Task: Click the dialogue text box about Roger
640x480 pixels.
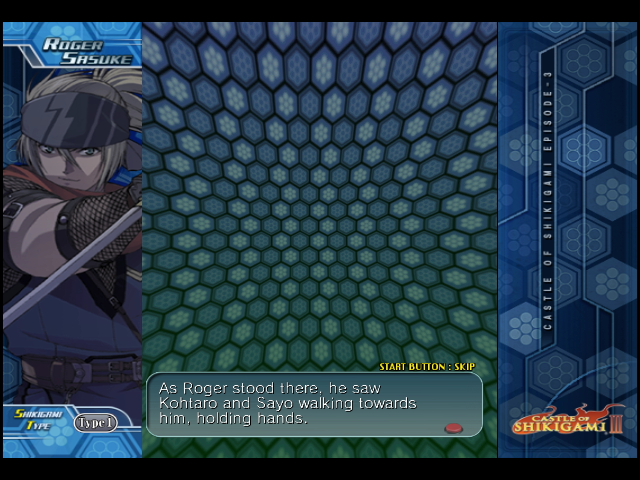Action: (314, 405)
